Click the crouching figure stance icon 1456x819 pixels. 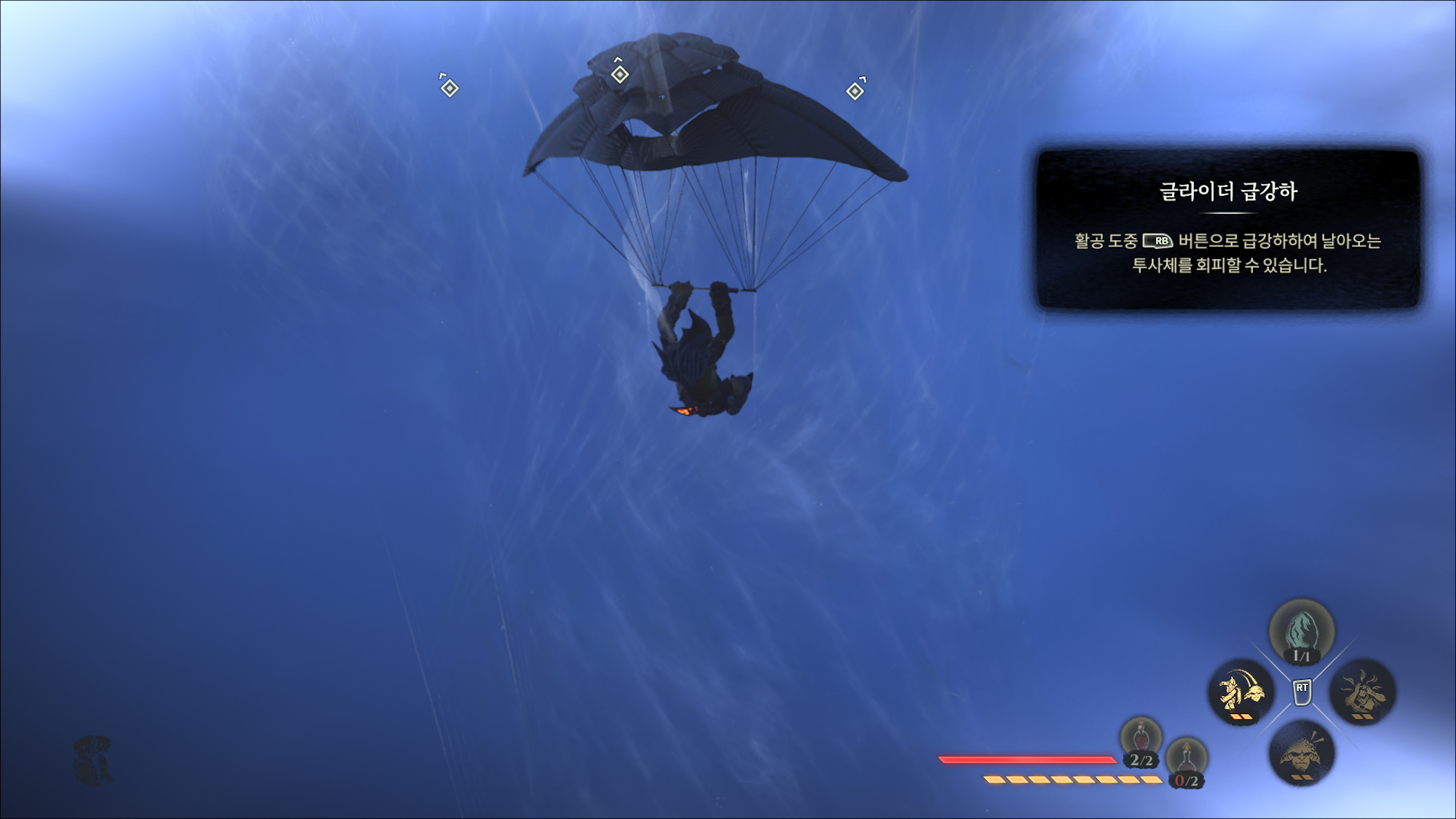point(92,760)
